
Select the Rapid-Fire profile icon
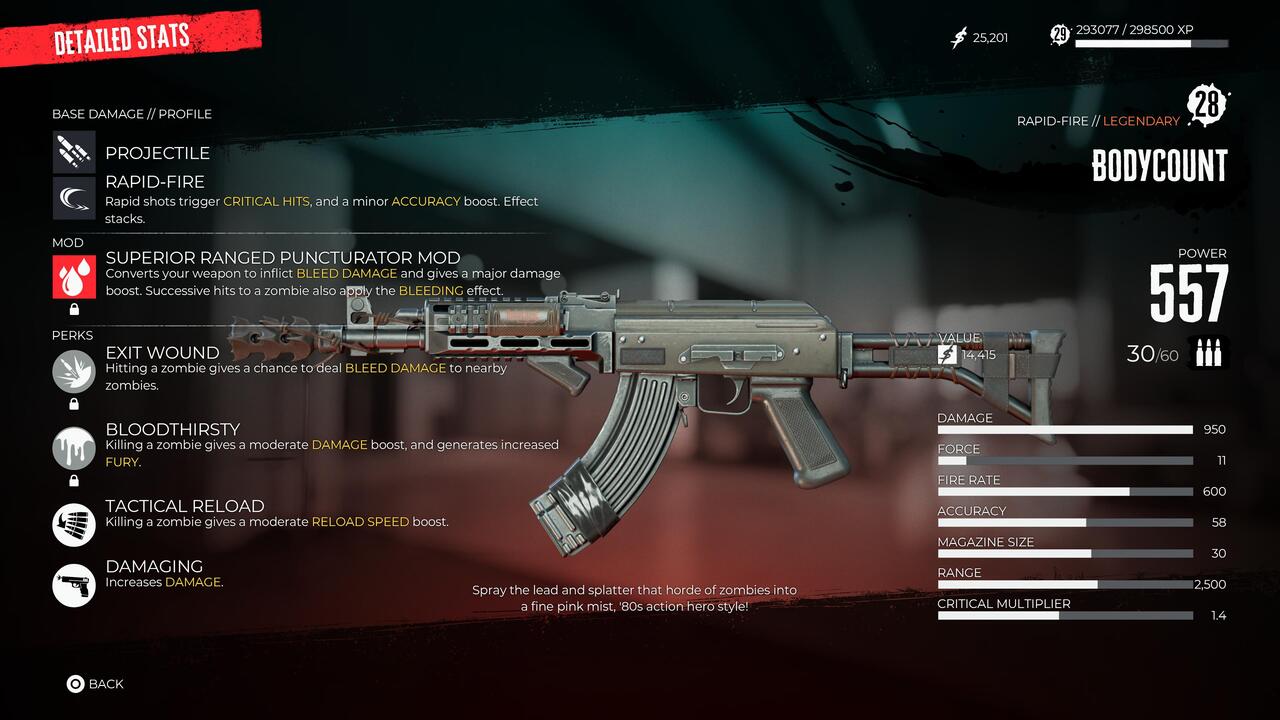coord(74,198)
